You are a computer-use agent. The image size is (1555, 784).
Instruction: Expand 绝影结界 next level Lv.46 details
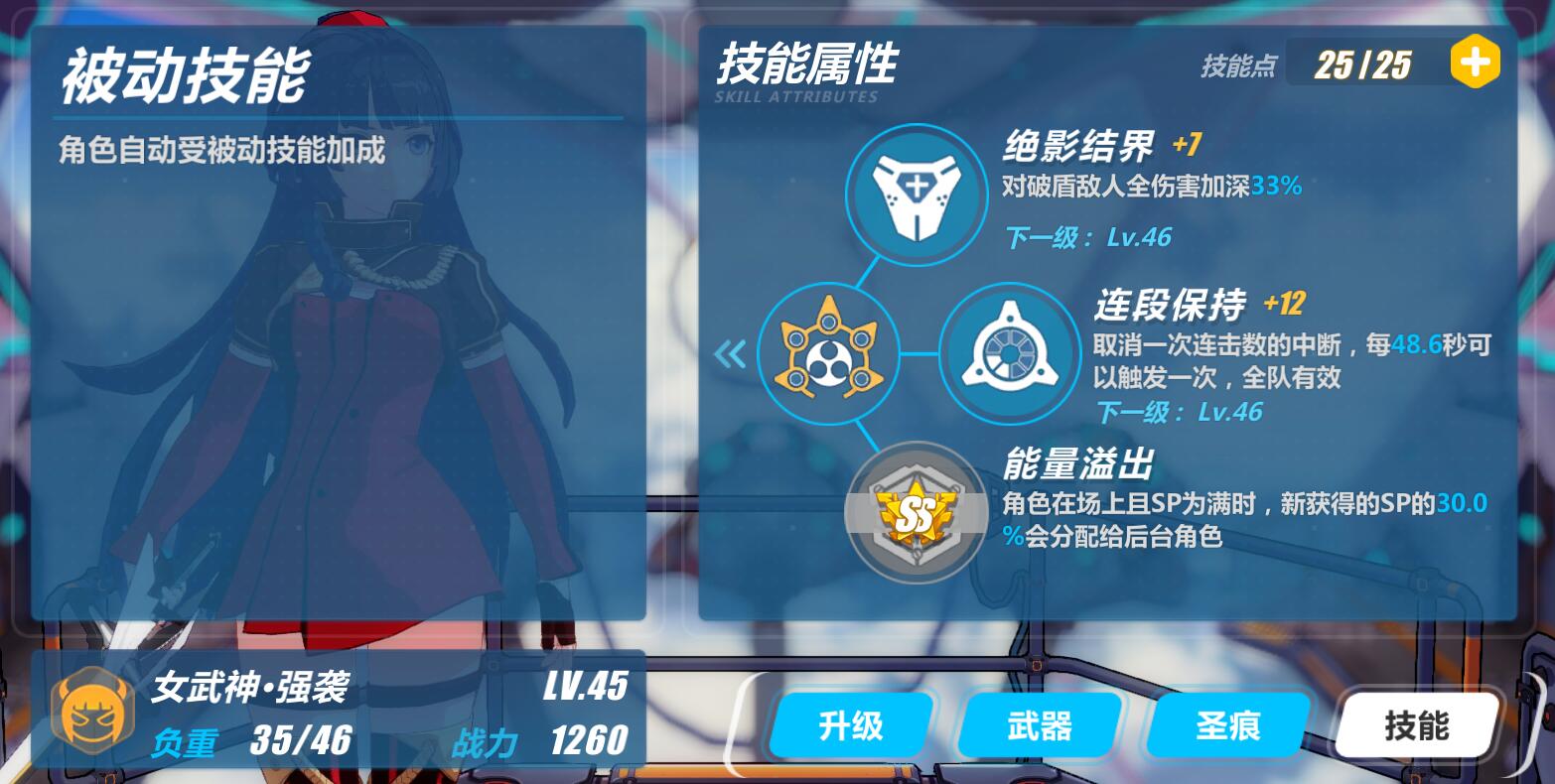pyautogui.click(x=1088, y=237)
